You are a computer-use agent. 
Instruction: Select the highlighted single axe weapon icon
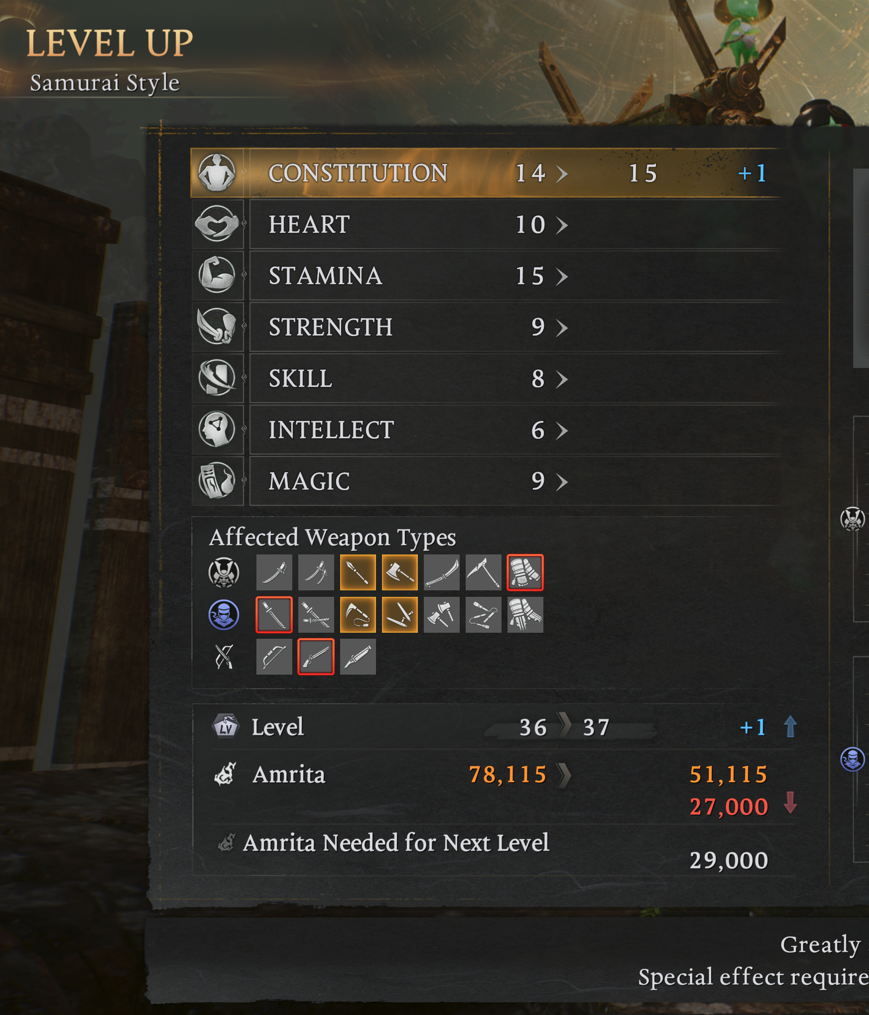pyautogui.click(x=400, y=573)
